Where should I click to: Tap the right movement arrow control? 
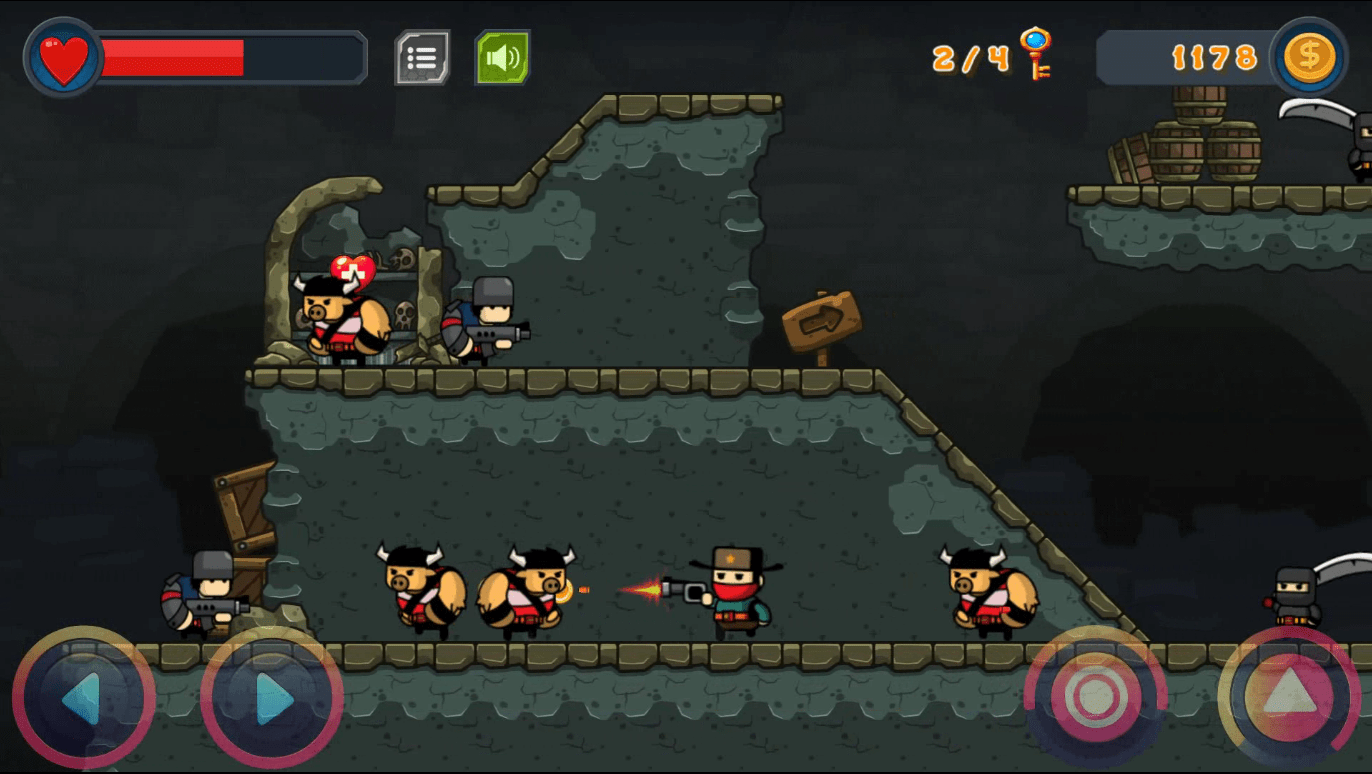tap(272, 700)
